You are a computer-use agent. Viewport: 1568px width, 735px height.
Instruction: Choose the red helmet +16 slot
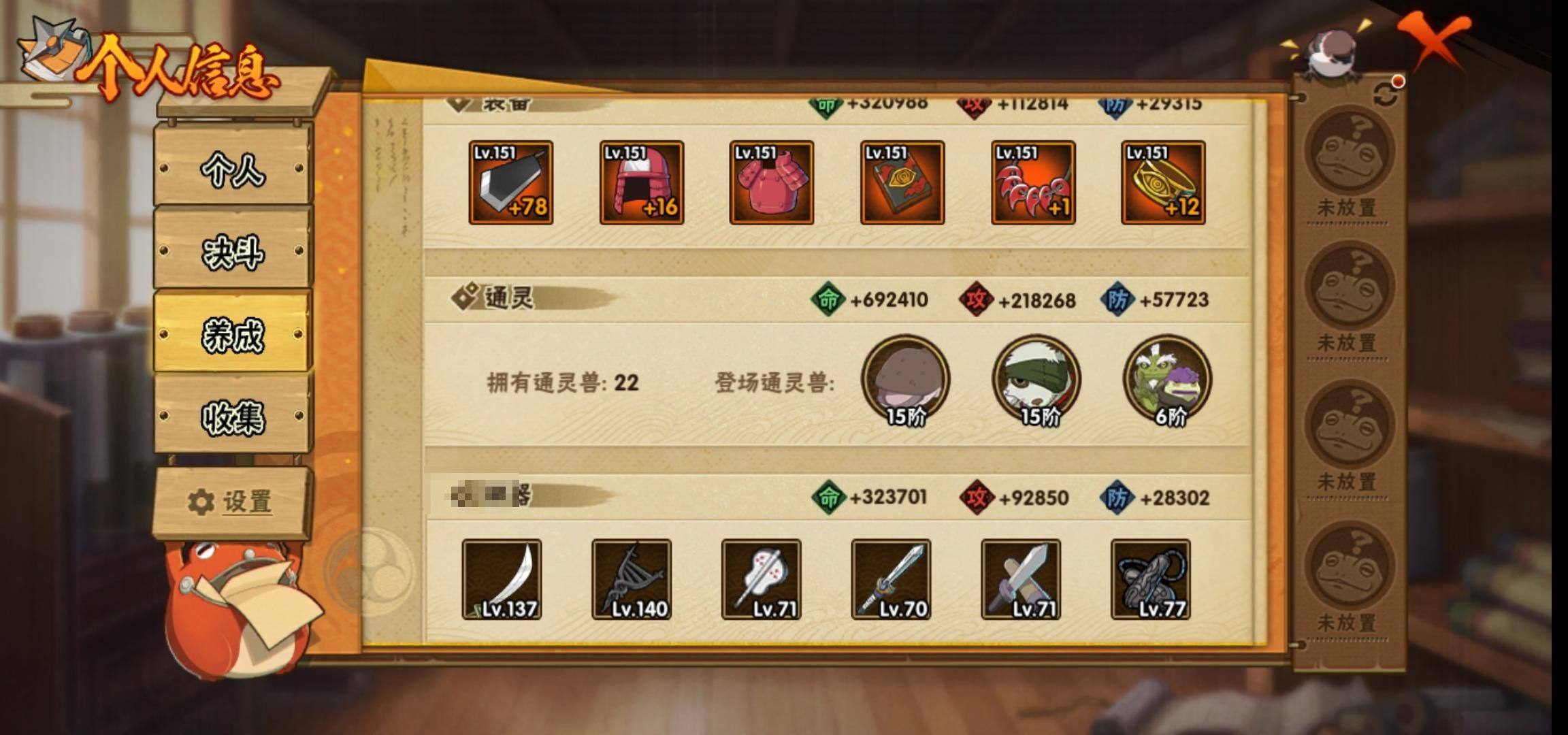point(641,182)
